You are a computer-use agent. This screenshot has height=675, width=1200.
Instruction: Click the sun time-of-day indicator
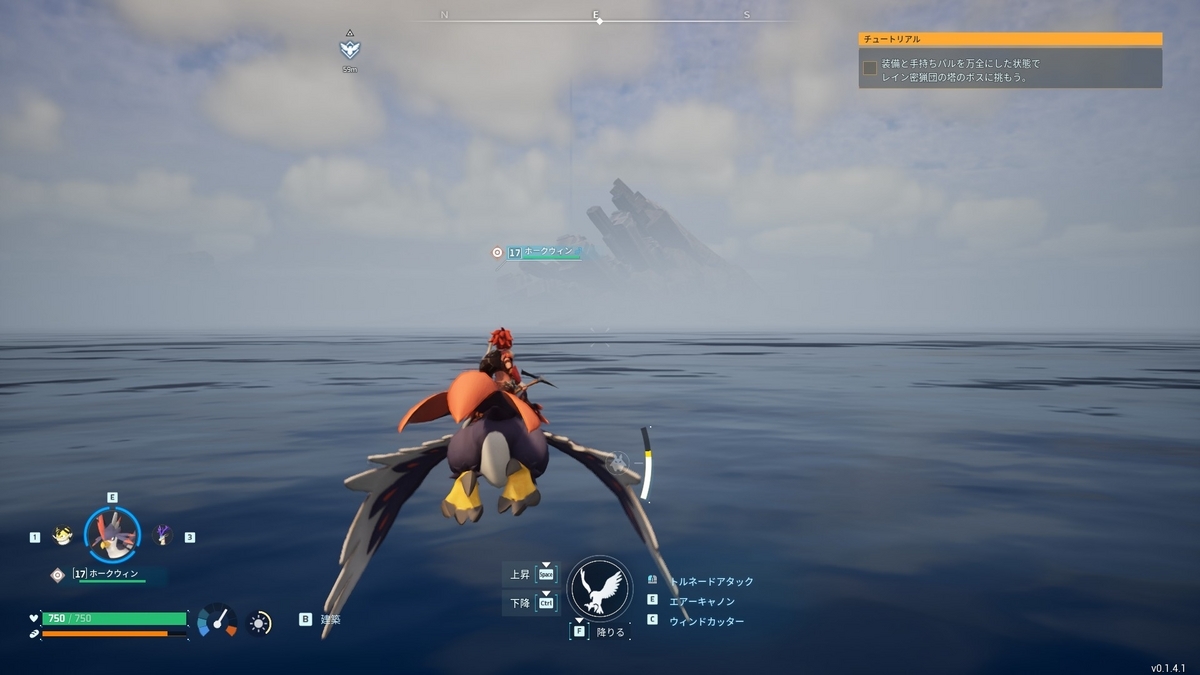tap(260, 623)
